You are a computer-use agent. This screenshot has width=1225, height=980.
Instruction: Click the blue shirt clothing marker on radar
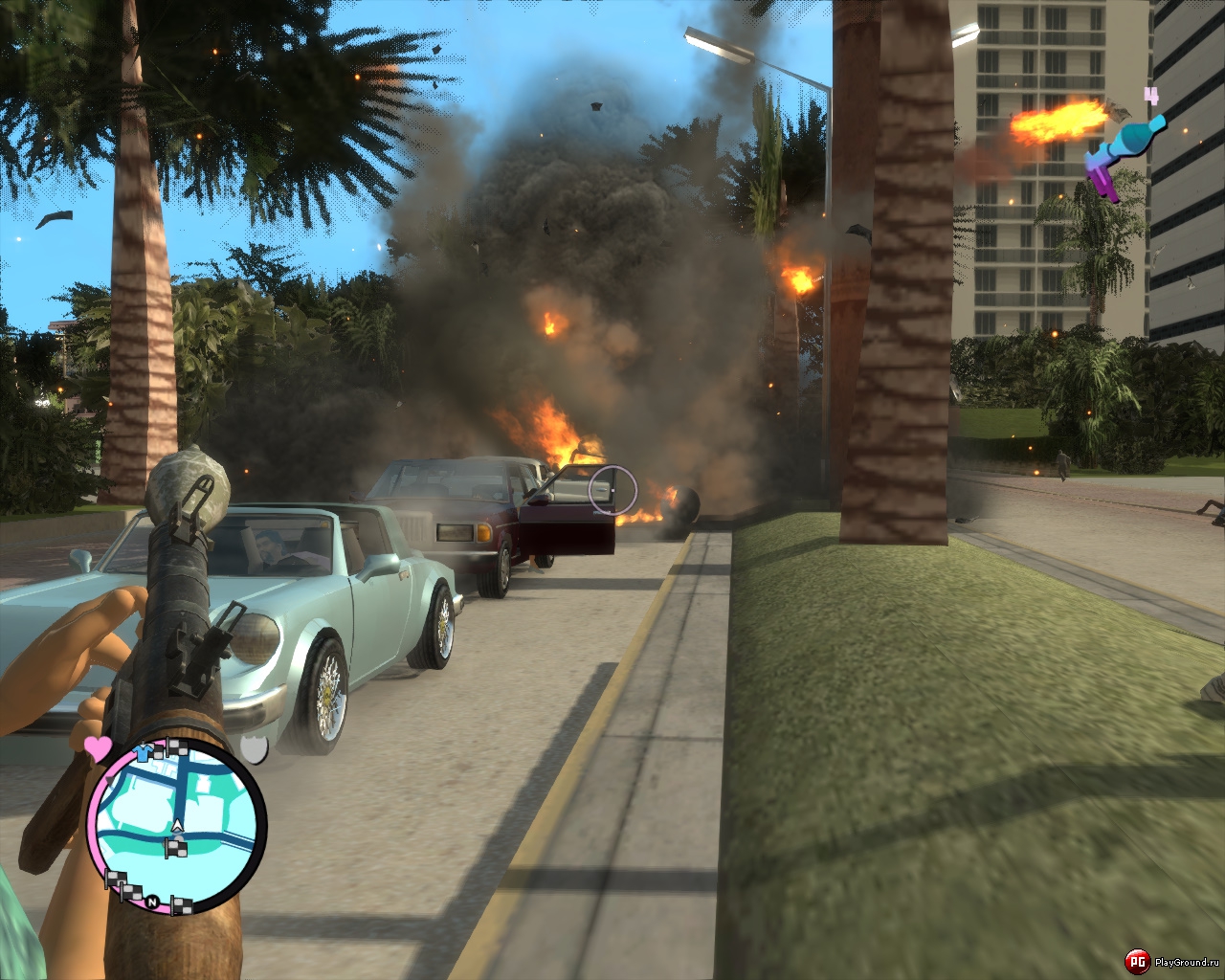[144, 753]
